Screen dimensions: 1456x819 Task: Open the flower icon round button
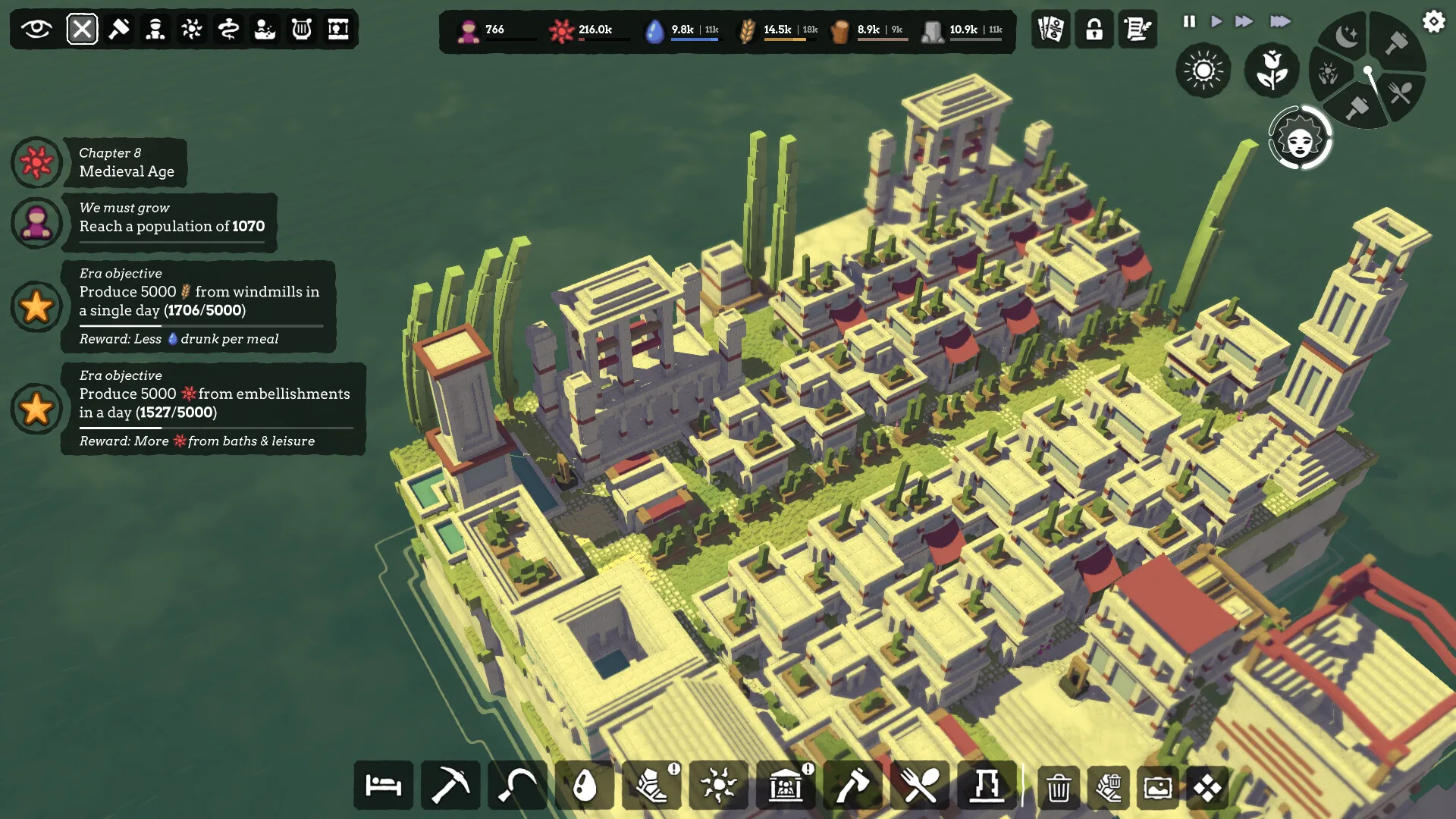click(1272, 71)
